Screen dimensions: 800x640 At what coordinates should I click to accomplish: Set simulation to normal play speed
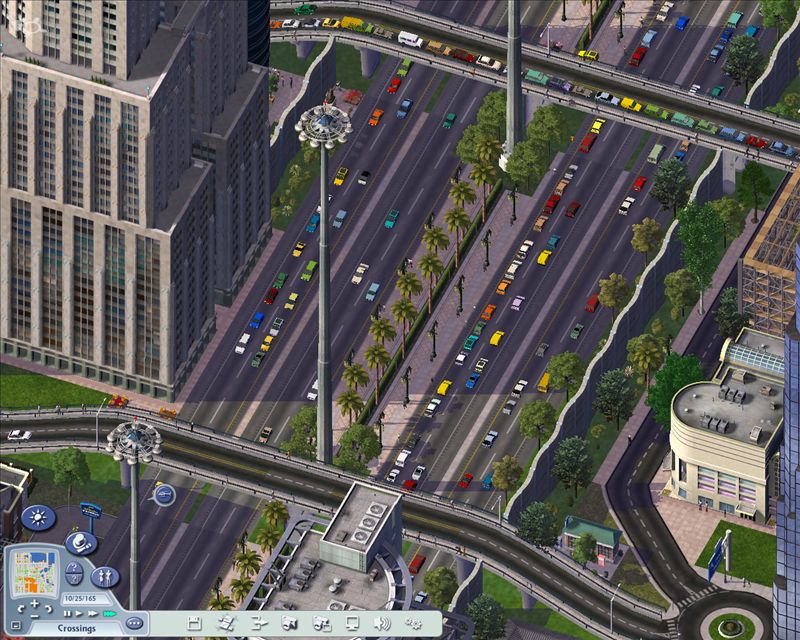pos(79,612)
